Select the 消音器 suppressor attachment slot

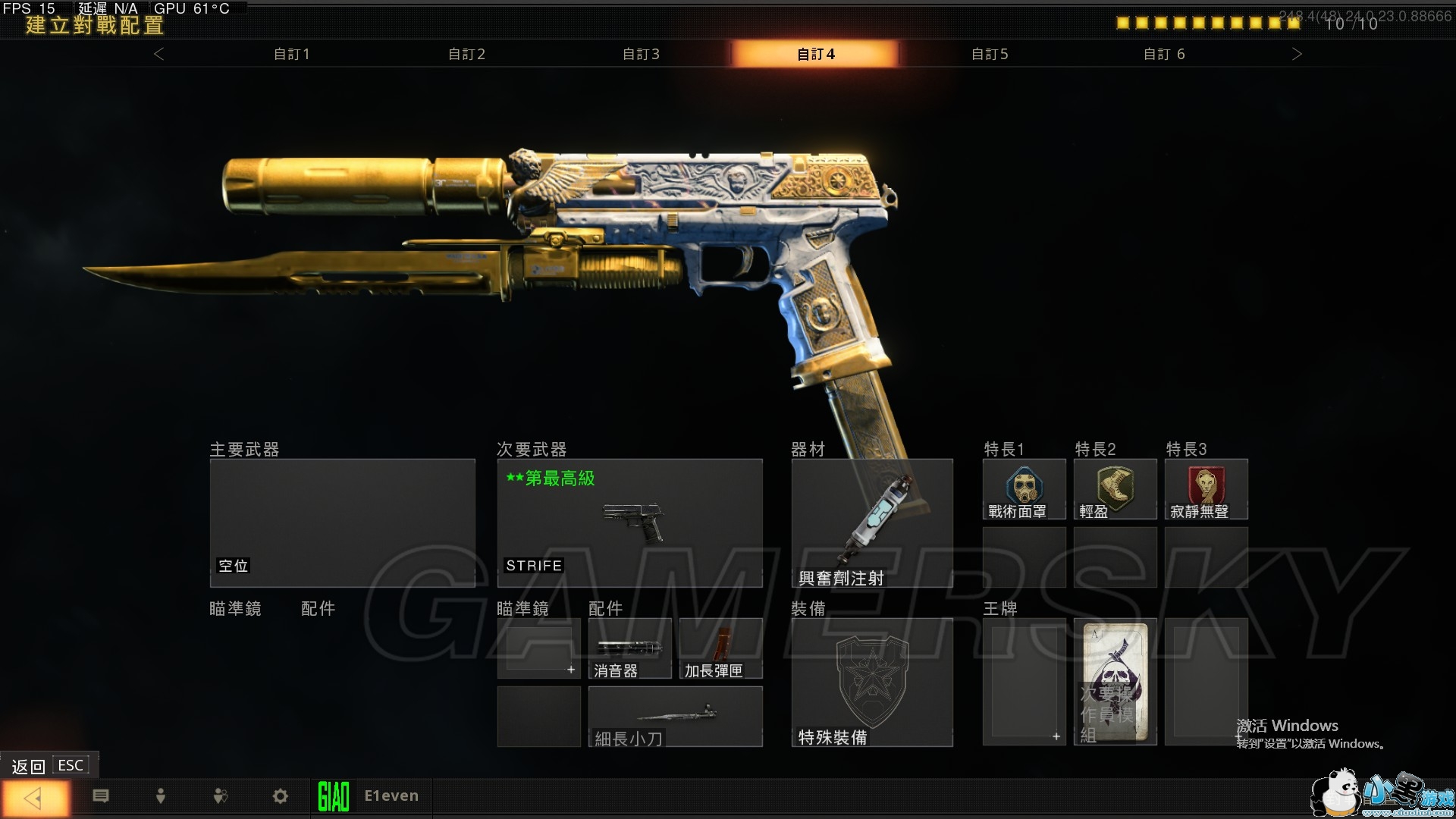629,648
